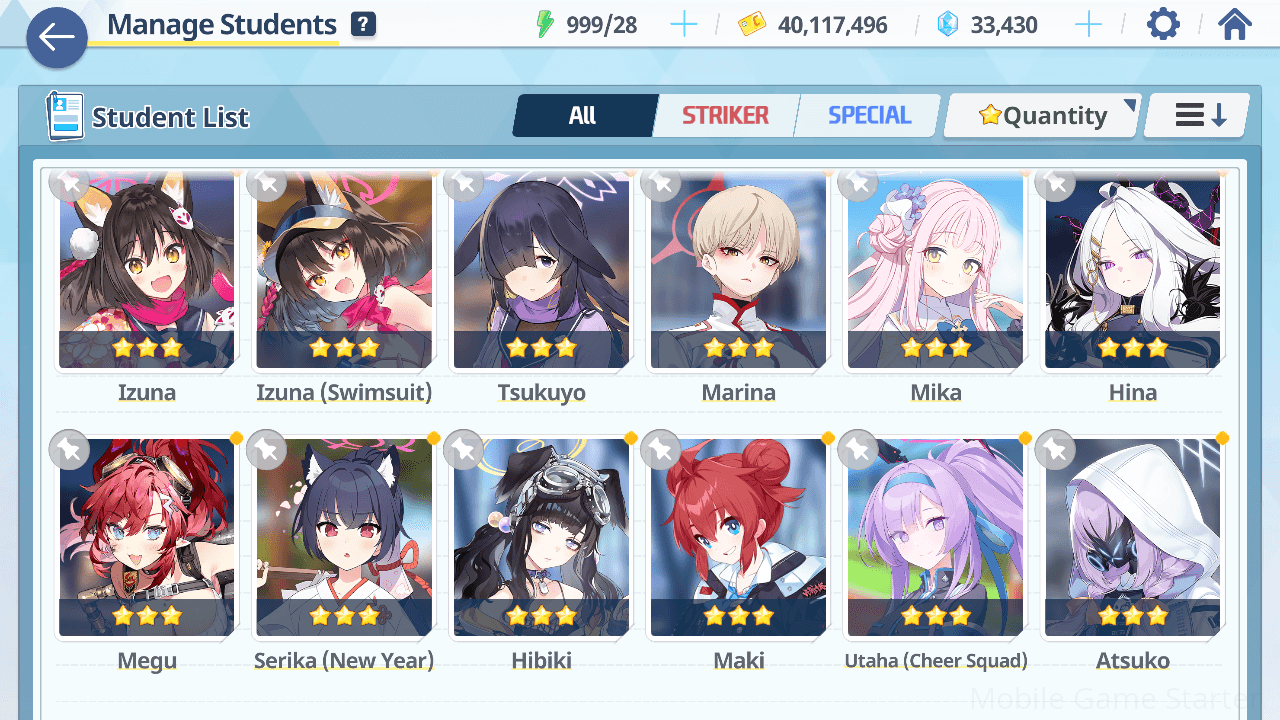Go back with the arrow button
This screenshot has width=1280, height=720.
tap(57, 38)
